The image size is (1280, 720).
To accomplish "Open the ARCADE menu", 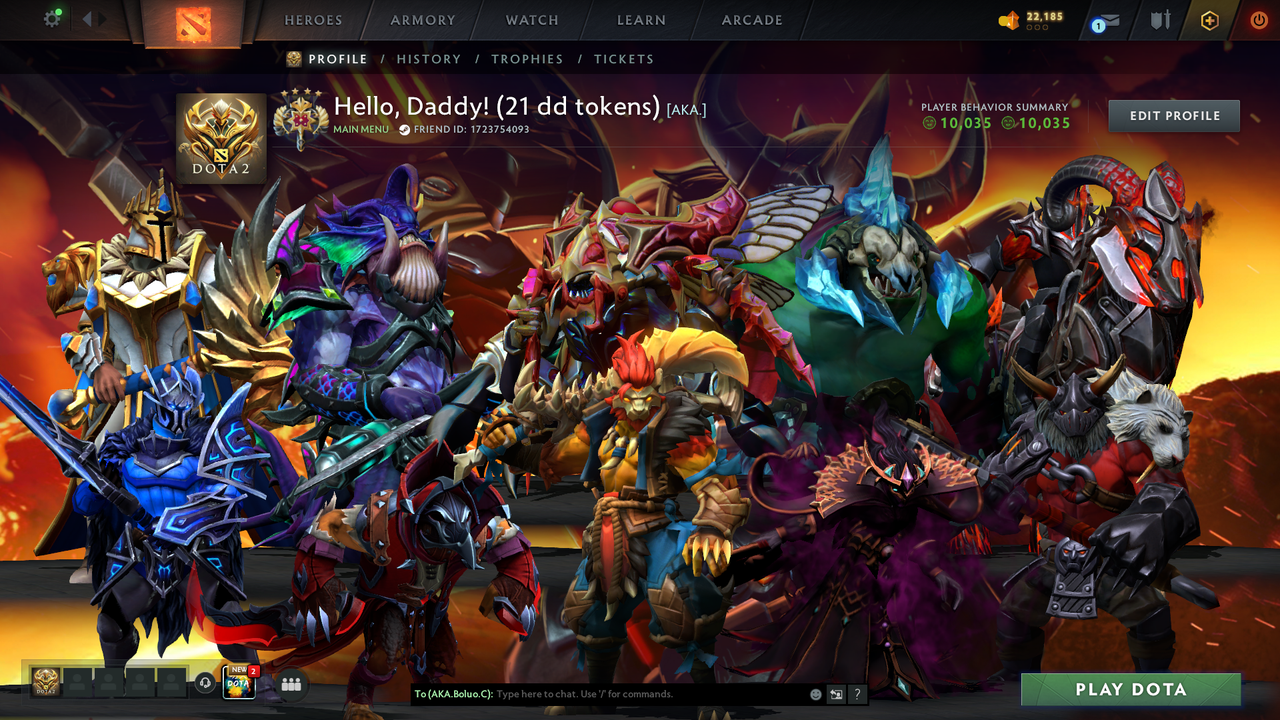I will pos(751,20).
